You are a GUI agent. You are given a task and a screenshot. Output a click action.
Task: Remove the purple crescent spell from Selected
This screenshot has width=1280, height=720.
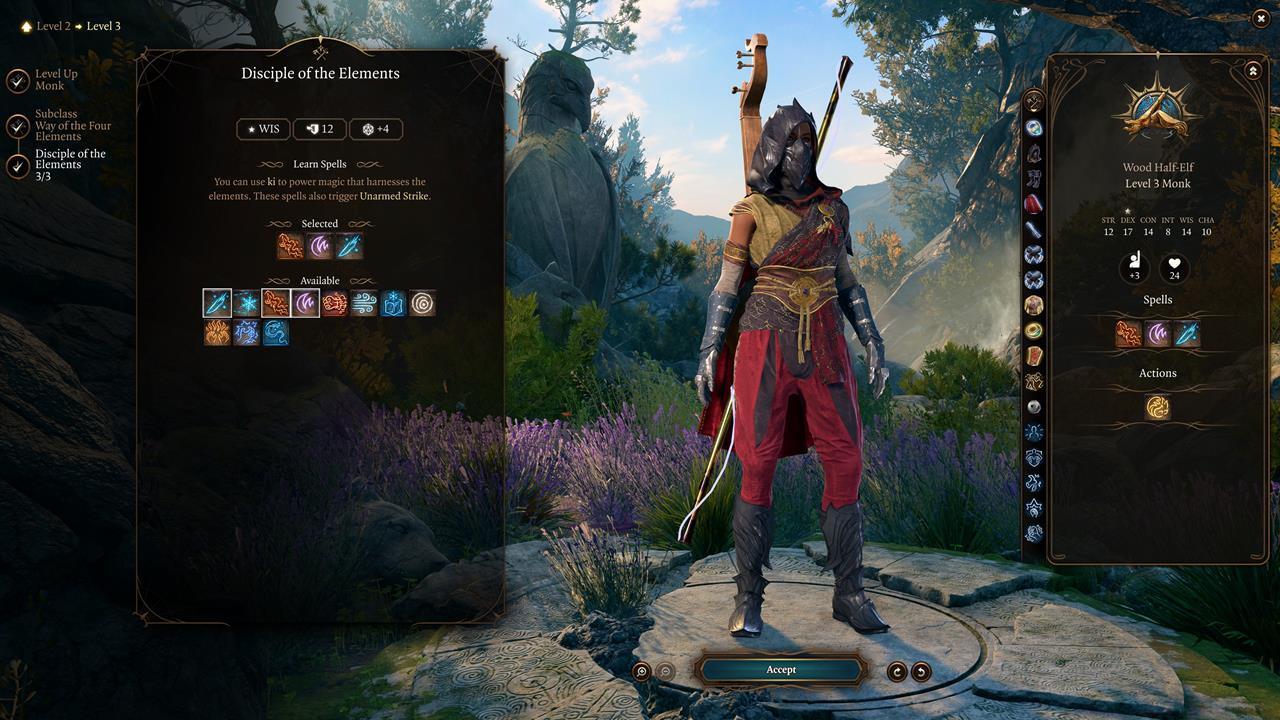pos(320,246)
